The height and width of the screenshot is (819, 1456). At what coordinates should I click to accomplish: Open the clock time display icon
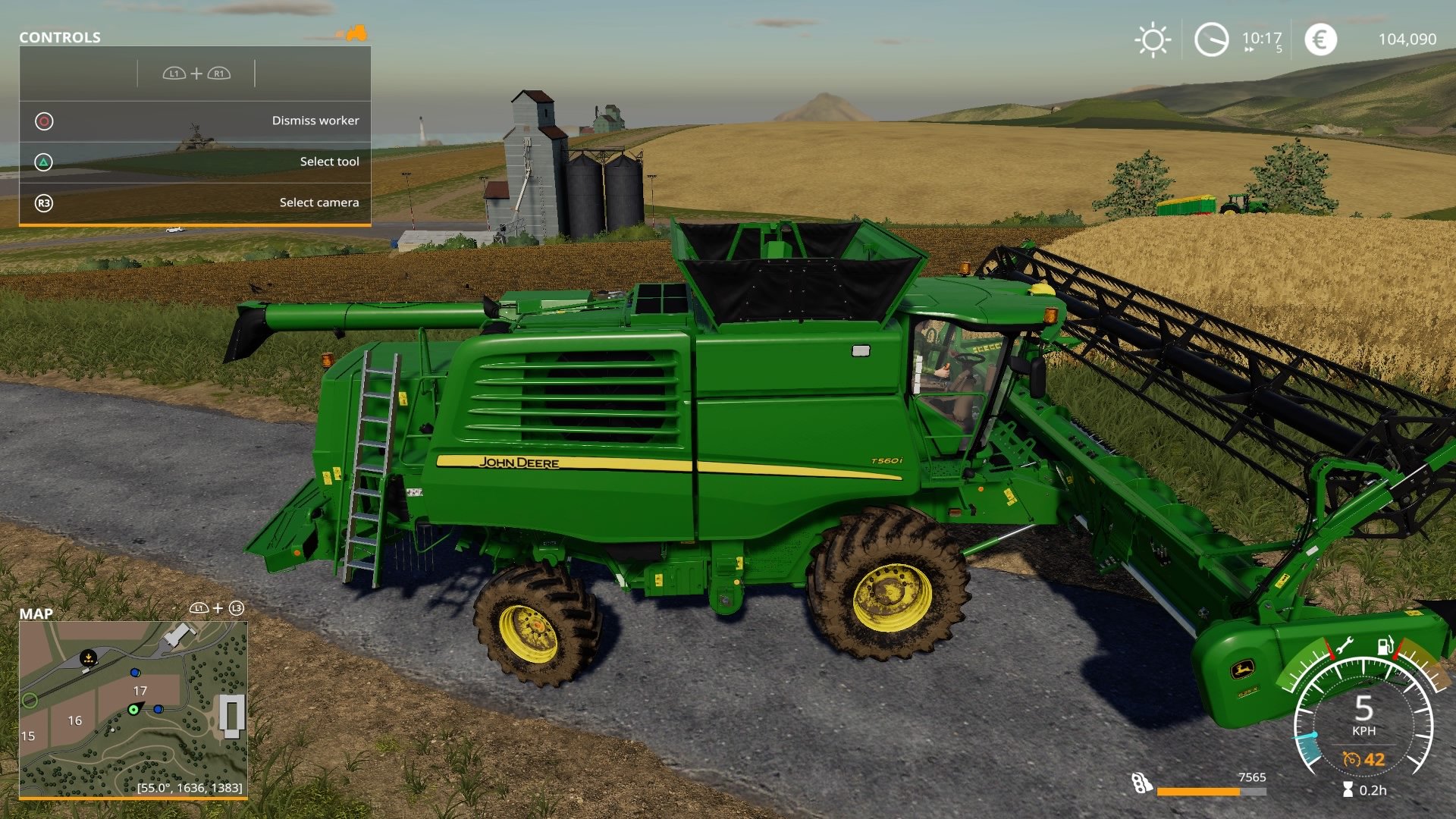[1212, 39]
